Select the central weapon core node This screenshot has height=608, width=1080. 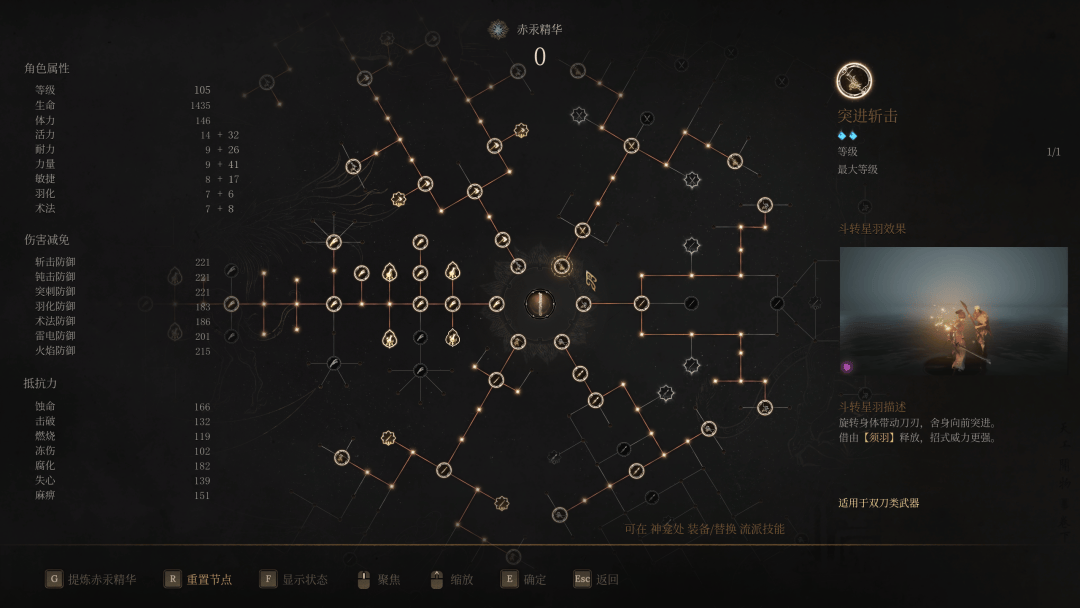540,304
